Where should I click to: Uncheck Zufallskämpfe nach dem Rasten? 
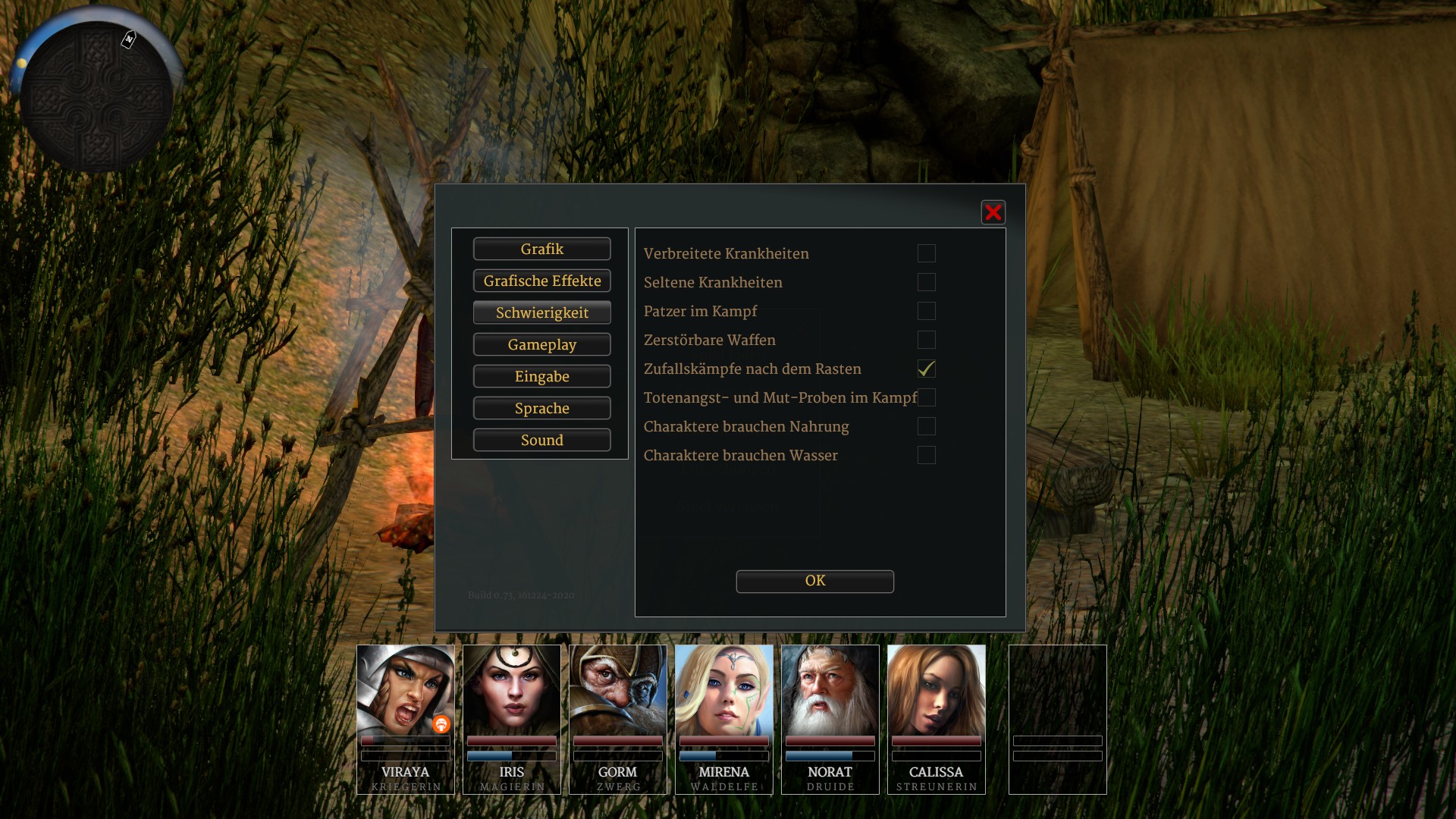pyautogui.click(x=926, y=369)
